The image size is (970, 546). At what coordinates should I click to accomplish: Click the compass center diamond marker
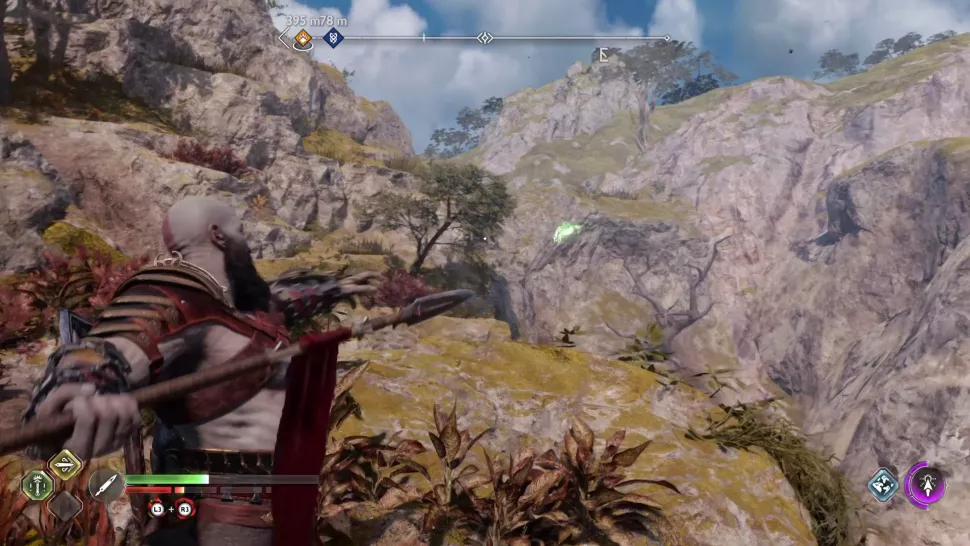pyautogui.click(x=485, y=38)
